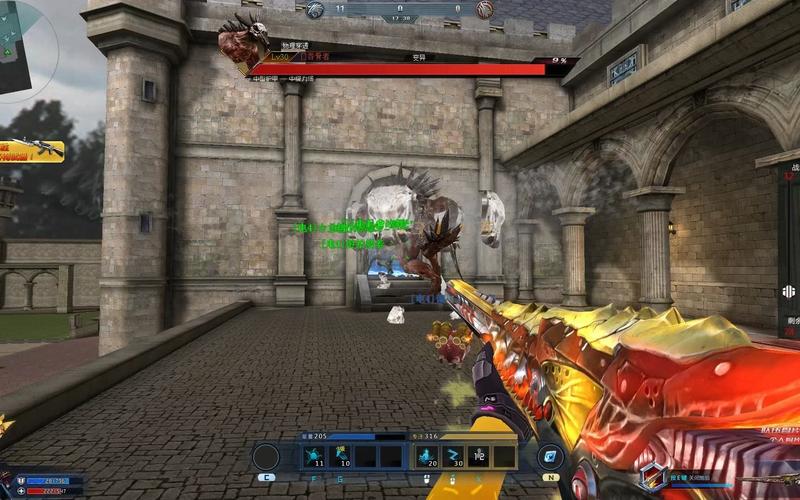The height and width of the screenshot is (500, 800).
Task: Activate the lightning zigzag skill
Action: click(452, 457)
